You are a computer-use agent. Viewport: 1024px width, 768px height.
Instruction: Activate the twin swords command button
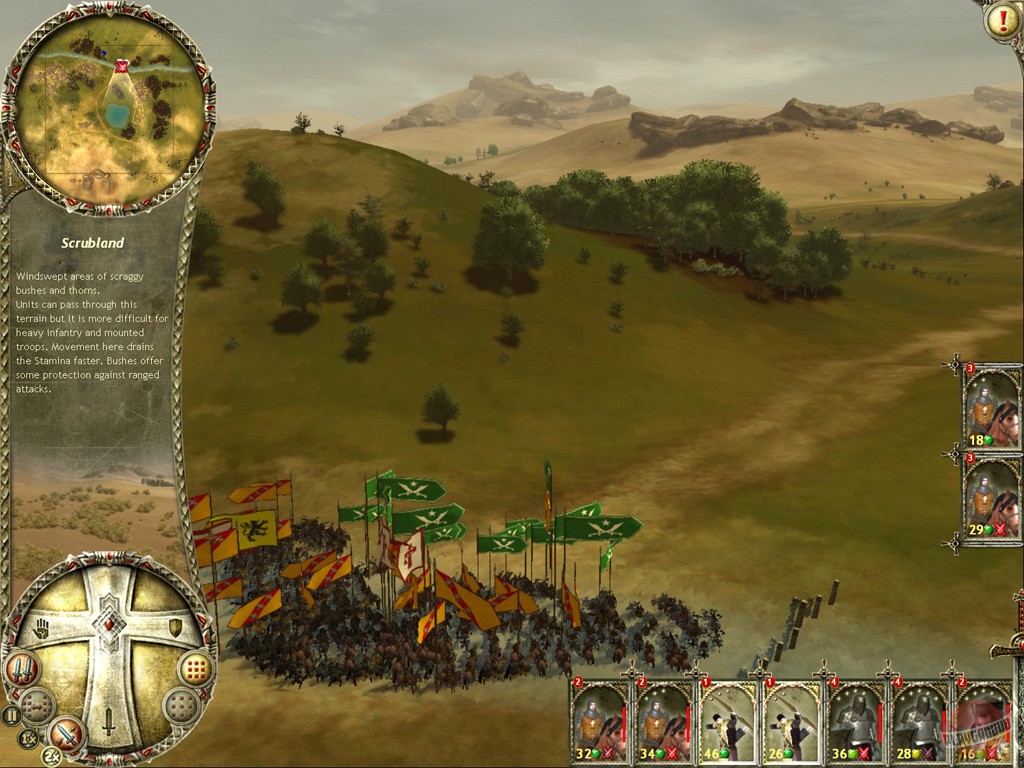pyautogui.click(x=22, y=668)
